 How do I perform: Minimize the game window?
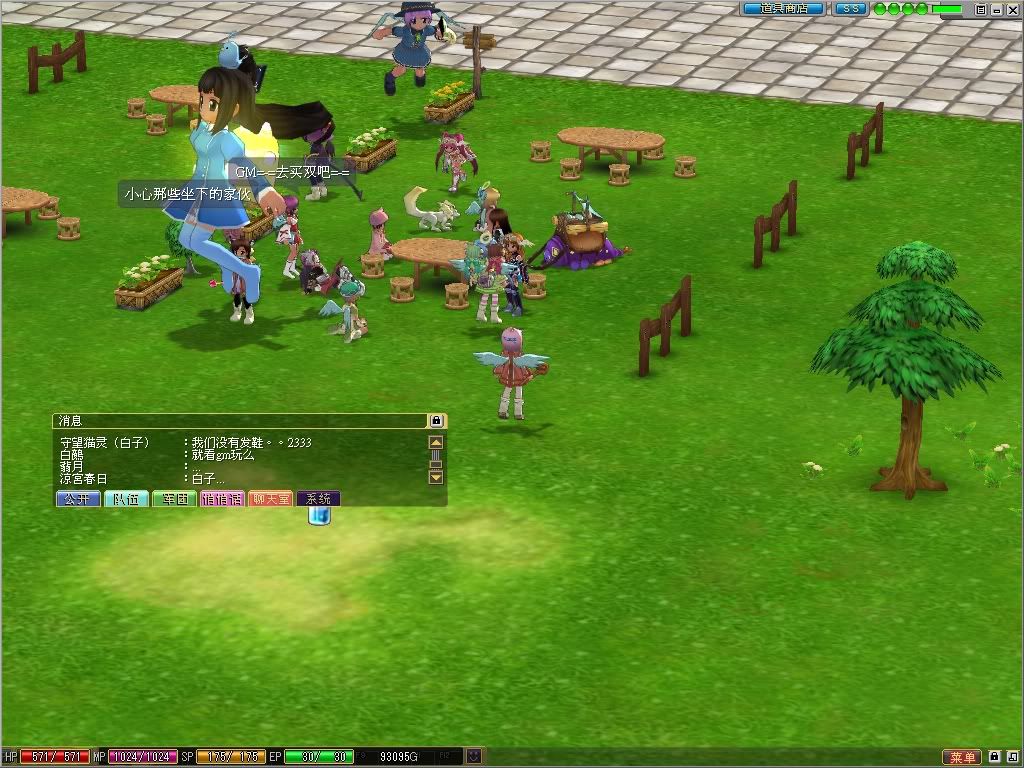[x=996, y=9]
